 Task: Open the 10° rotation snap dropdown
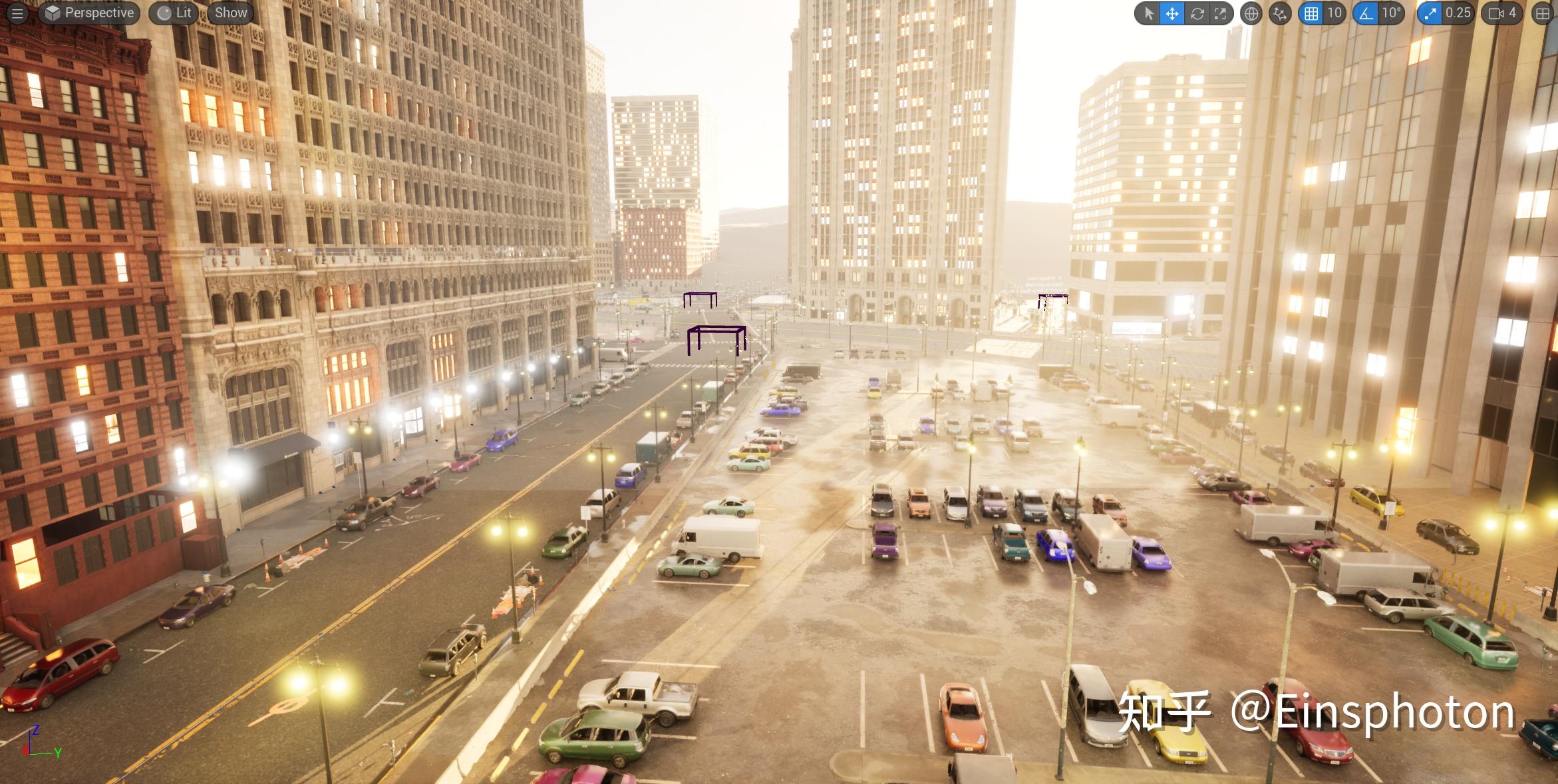pyautogui.click(x=1391, y=13)
